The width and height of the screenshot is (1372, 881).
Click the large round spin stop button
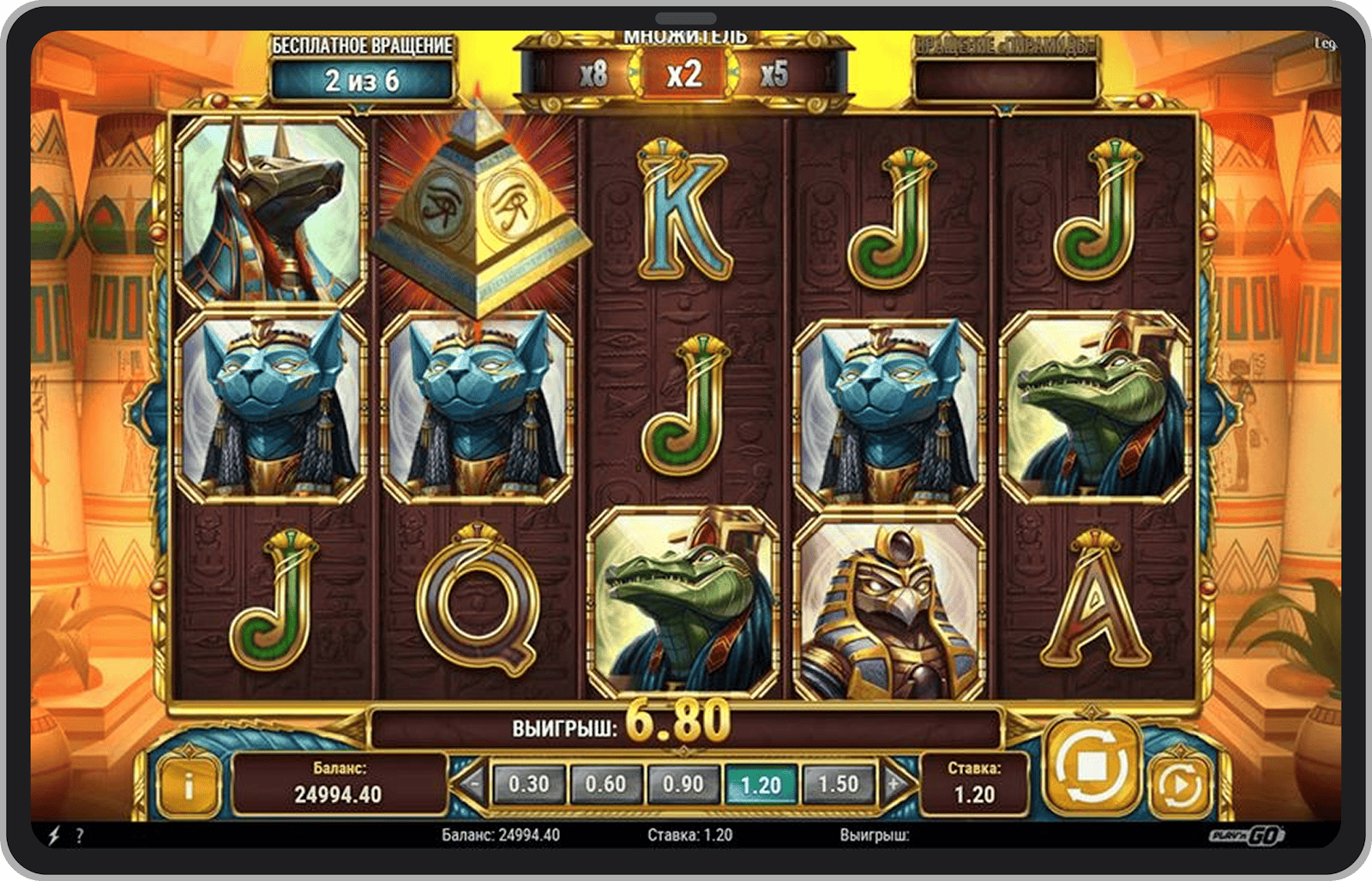[x=1091, y=766]
